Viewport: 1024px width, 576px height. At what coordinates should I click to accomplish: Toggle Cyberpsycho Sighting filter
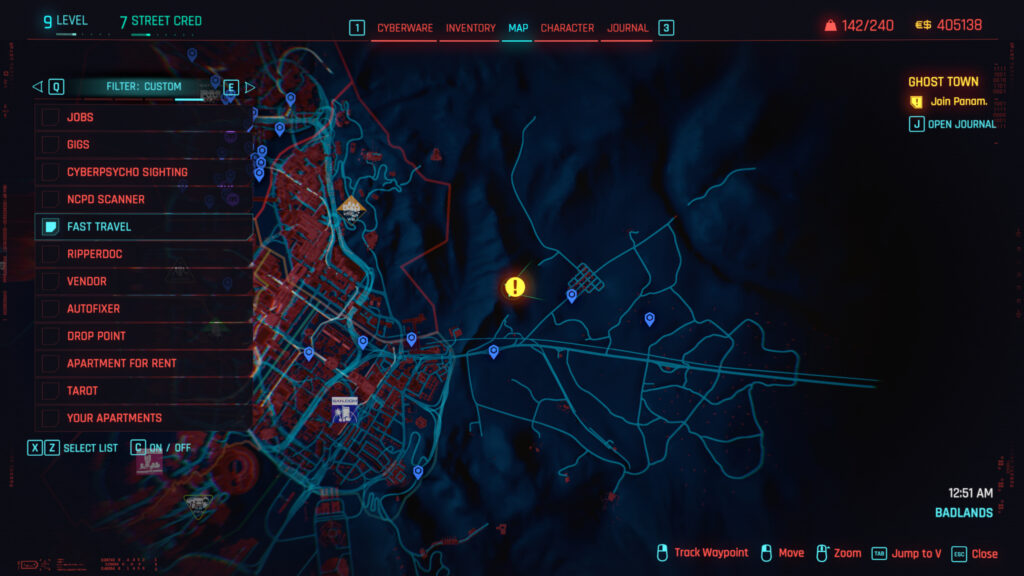pyautogui.click(x=51, y=172)
